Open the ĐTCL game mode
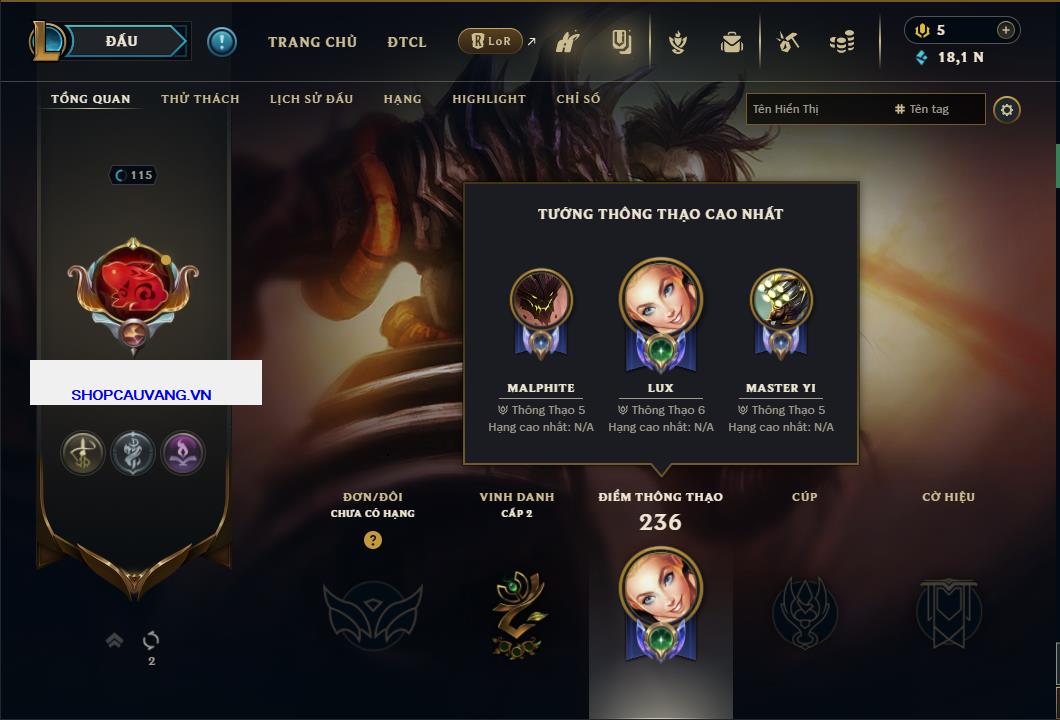Screen dimensions: 1060x720 [406, 42]
